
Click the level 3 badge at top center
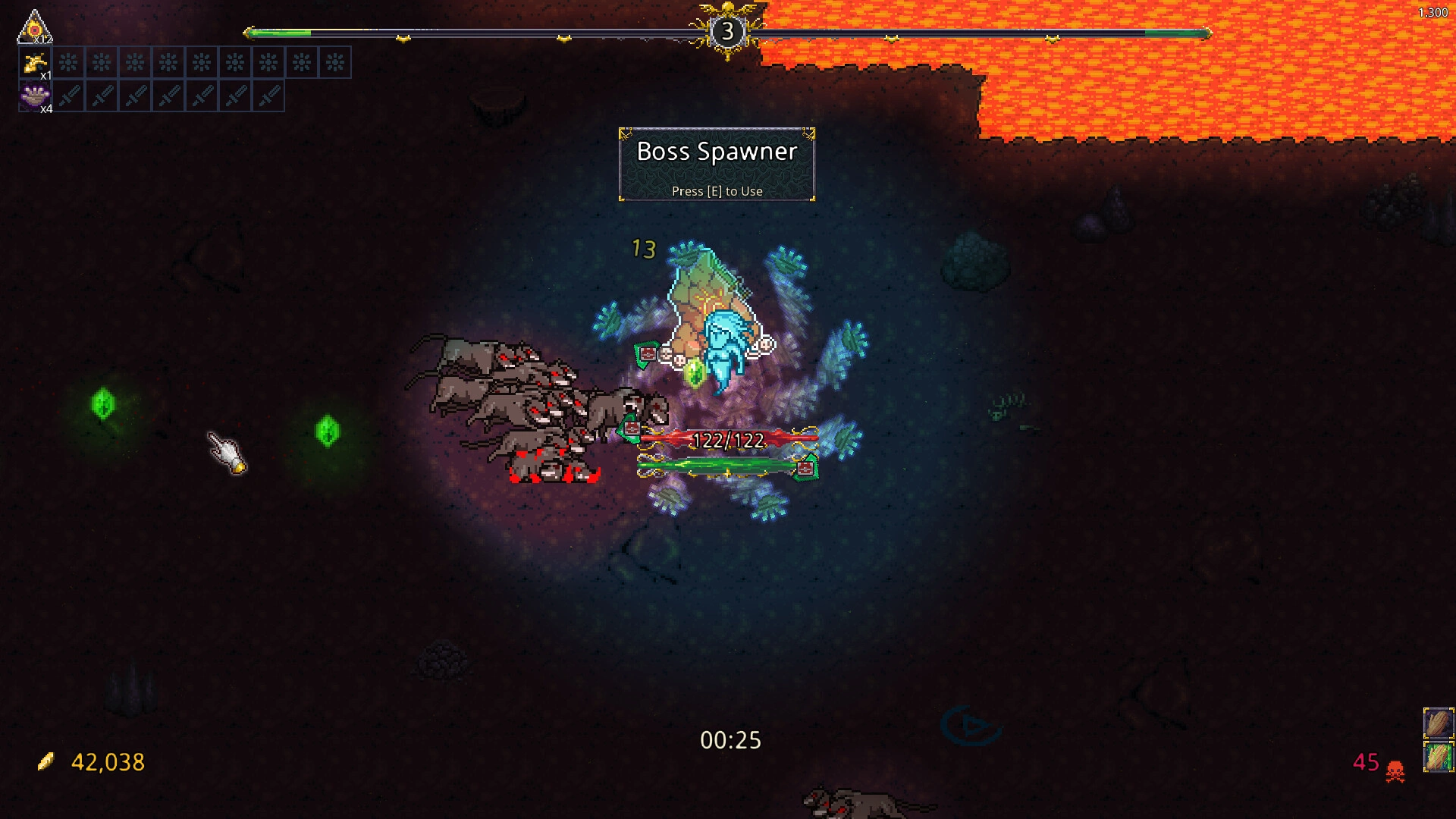pos(730,30)
